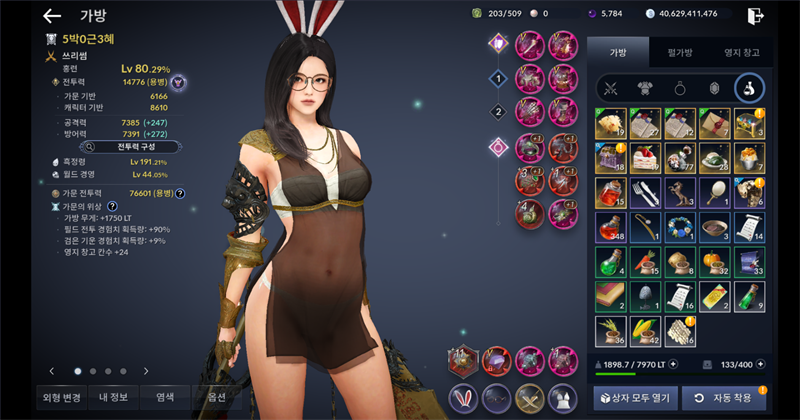Go back using the arrow beside 가방
This screenshot has height=420, width=800.
[52, 16]
